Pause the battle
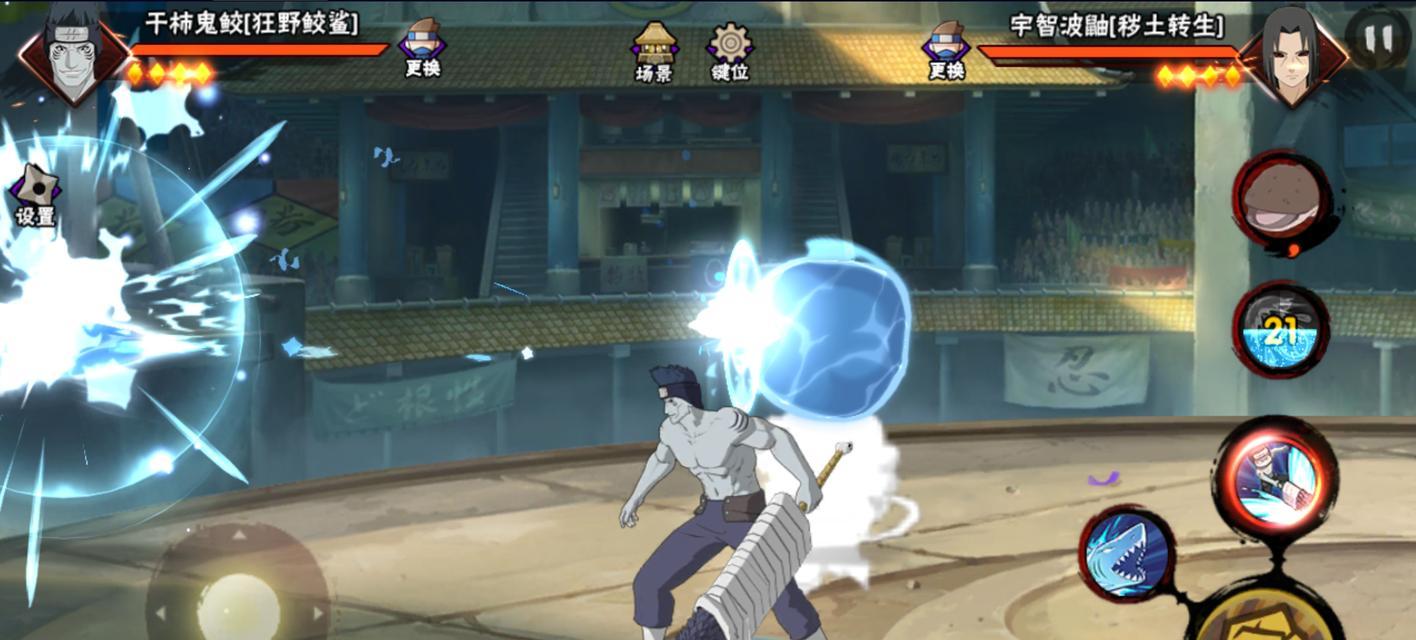Image resolution: width=1416 pixels, height=640 pixels. (1377, 38)
